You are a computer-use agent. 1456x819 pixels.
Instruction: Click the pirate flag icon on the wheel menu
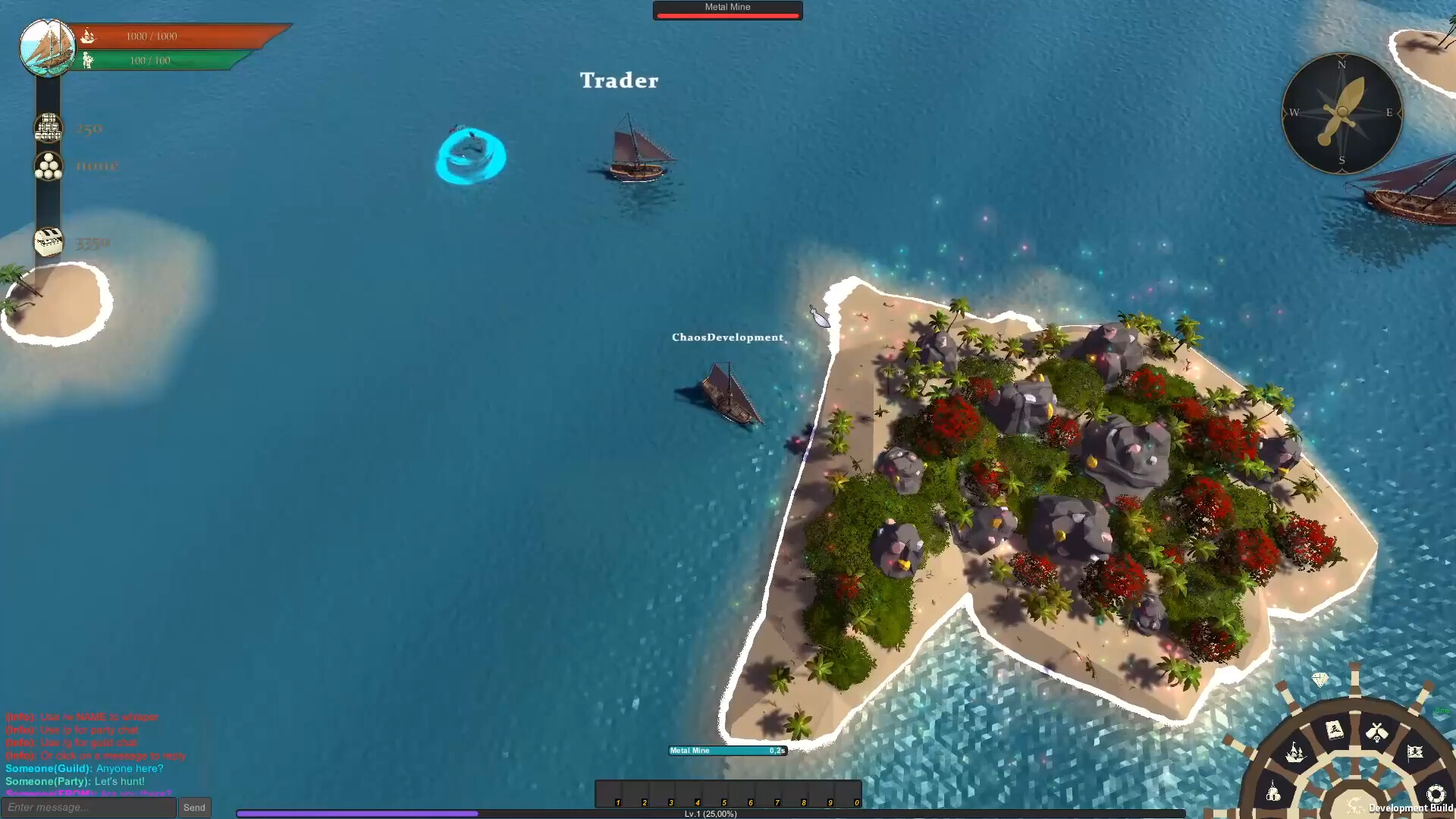pos(1415,752)
